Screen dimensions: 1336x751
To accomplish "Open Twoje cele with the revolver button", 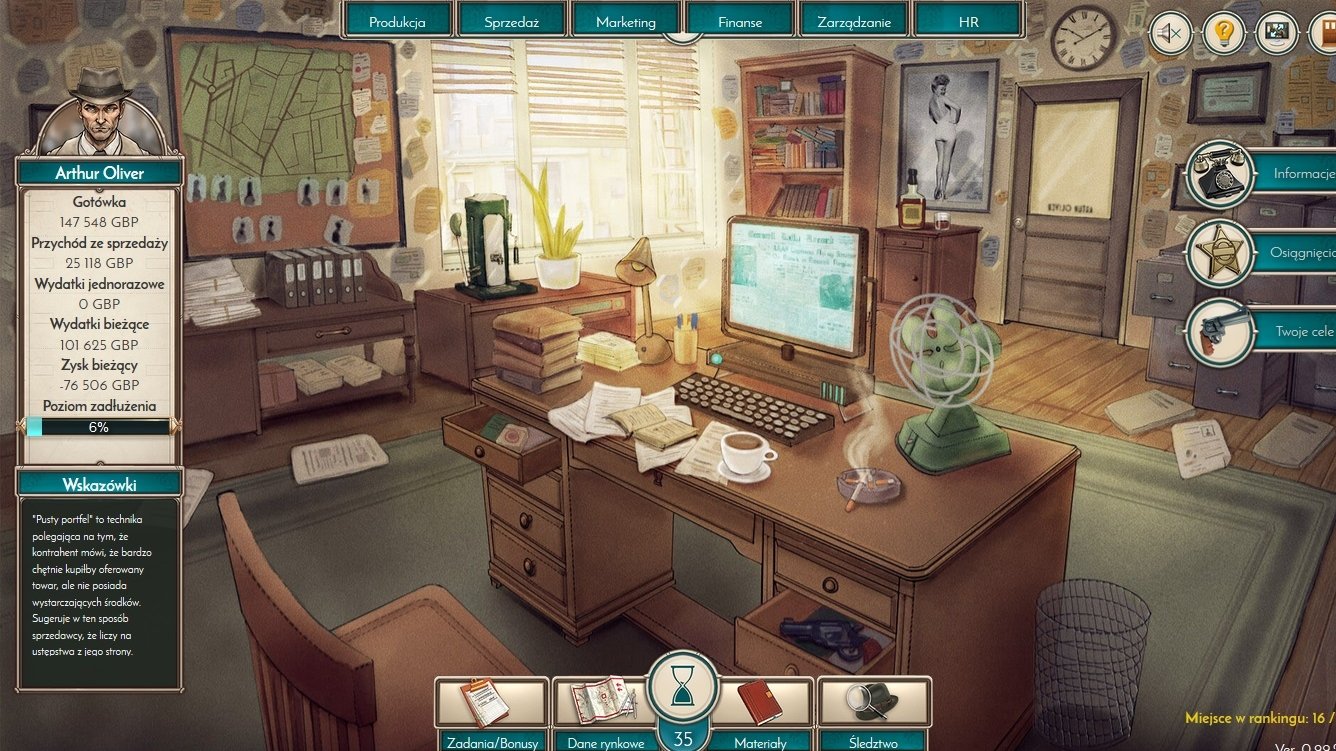I will point(1220,331).
